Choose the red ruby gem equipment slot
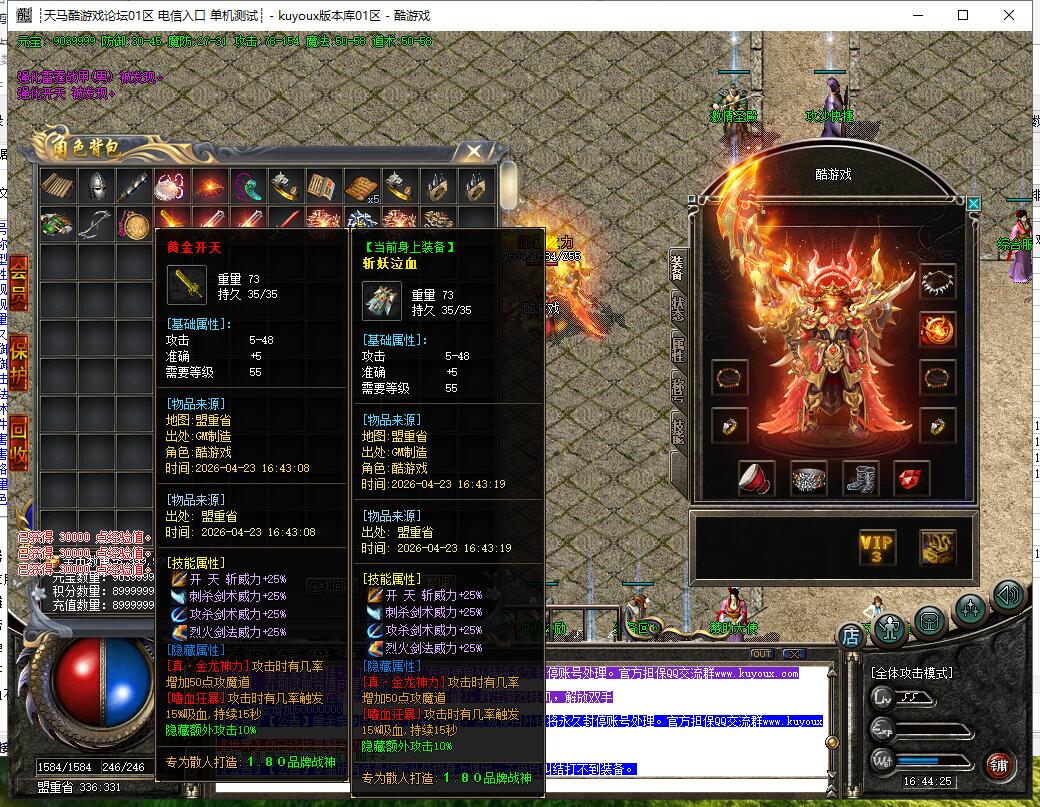The image size is (1040, 807). (911, 478)
